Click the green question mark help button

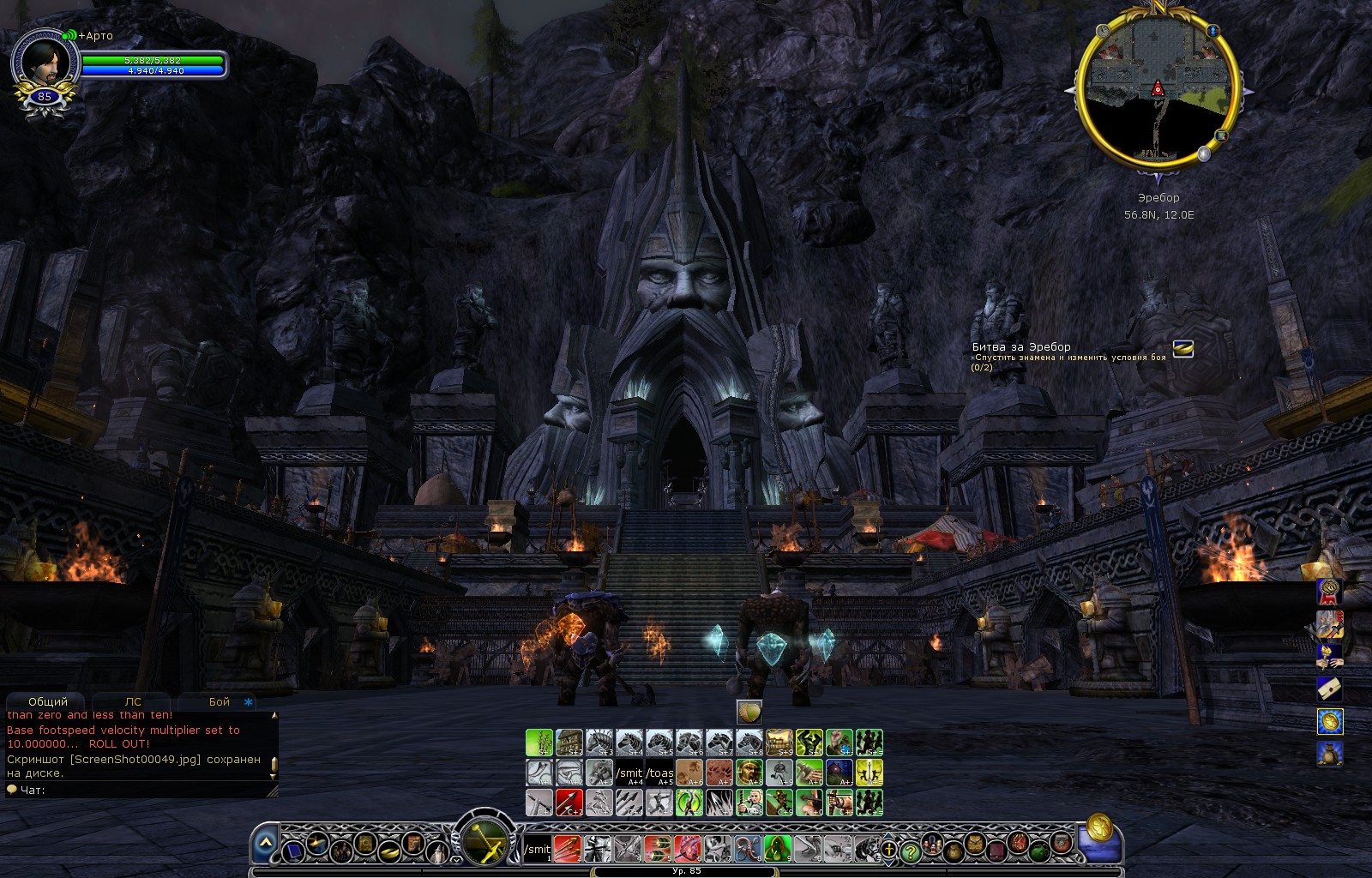pyautogui.click(x=911, y=851)
